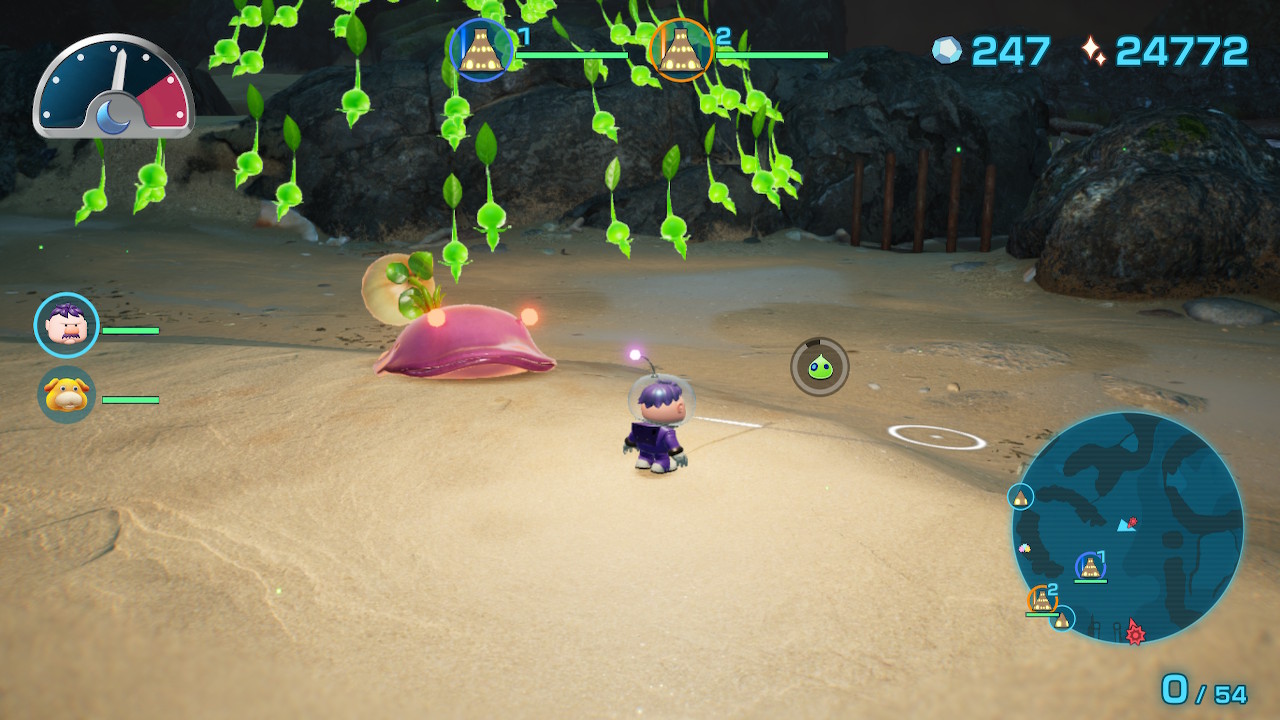1280x720 pixels.
Task: Click the circled green Pikmin seed indicator
Action: click(x=819, y=367)
